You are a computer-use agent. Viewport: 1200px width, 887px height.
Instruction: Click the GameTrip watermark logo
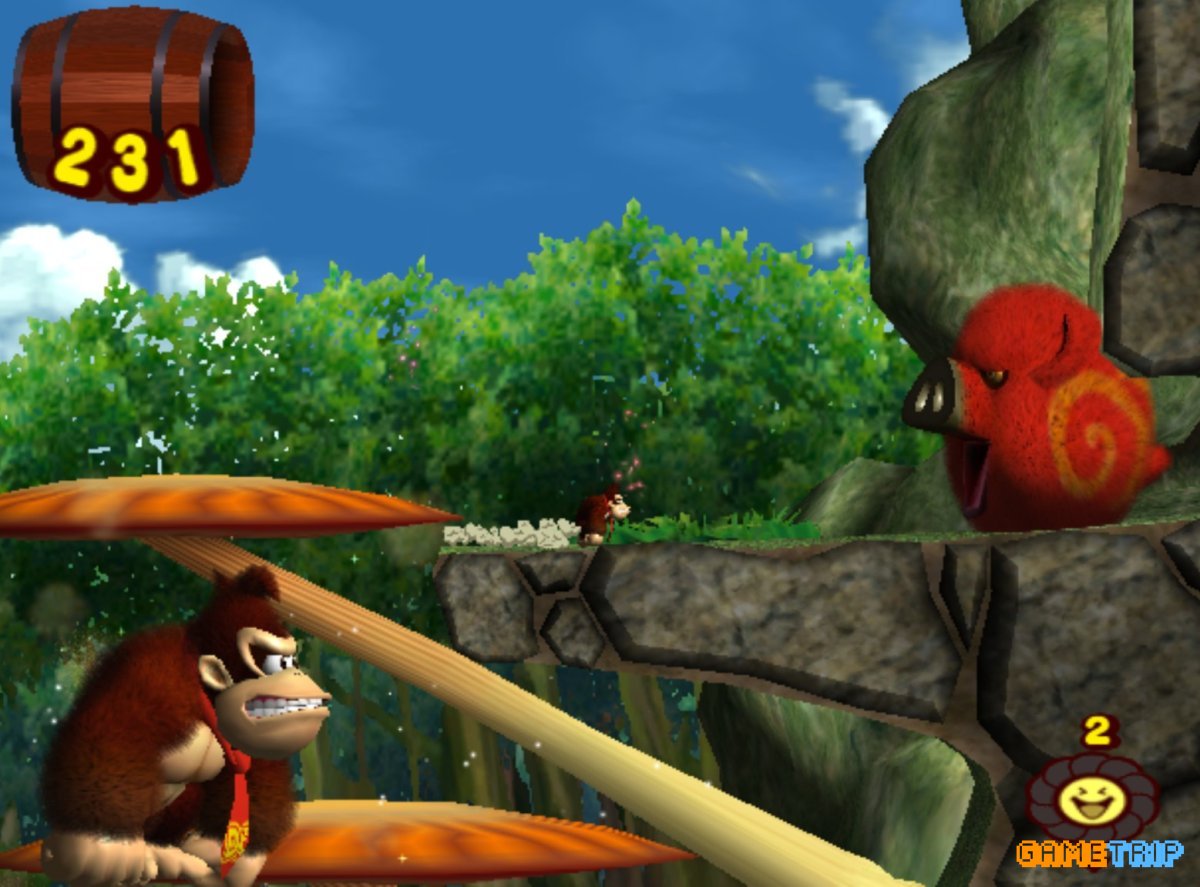click(x=1098, y=854)
